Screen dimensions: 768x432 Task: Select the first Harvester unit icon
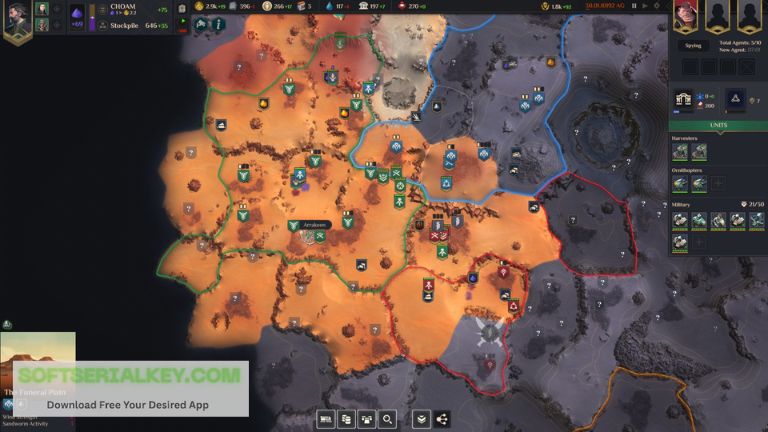point(680,151)
